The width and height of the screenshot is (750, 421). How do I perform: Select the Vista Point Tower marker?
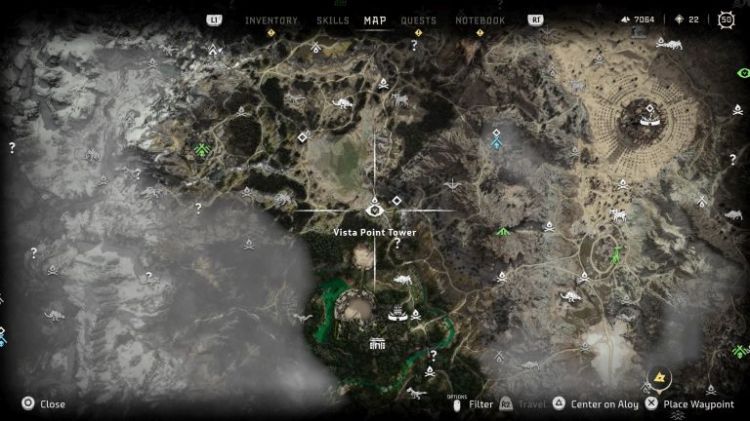(x=375, y=210)
